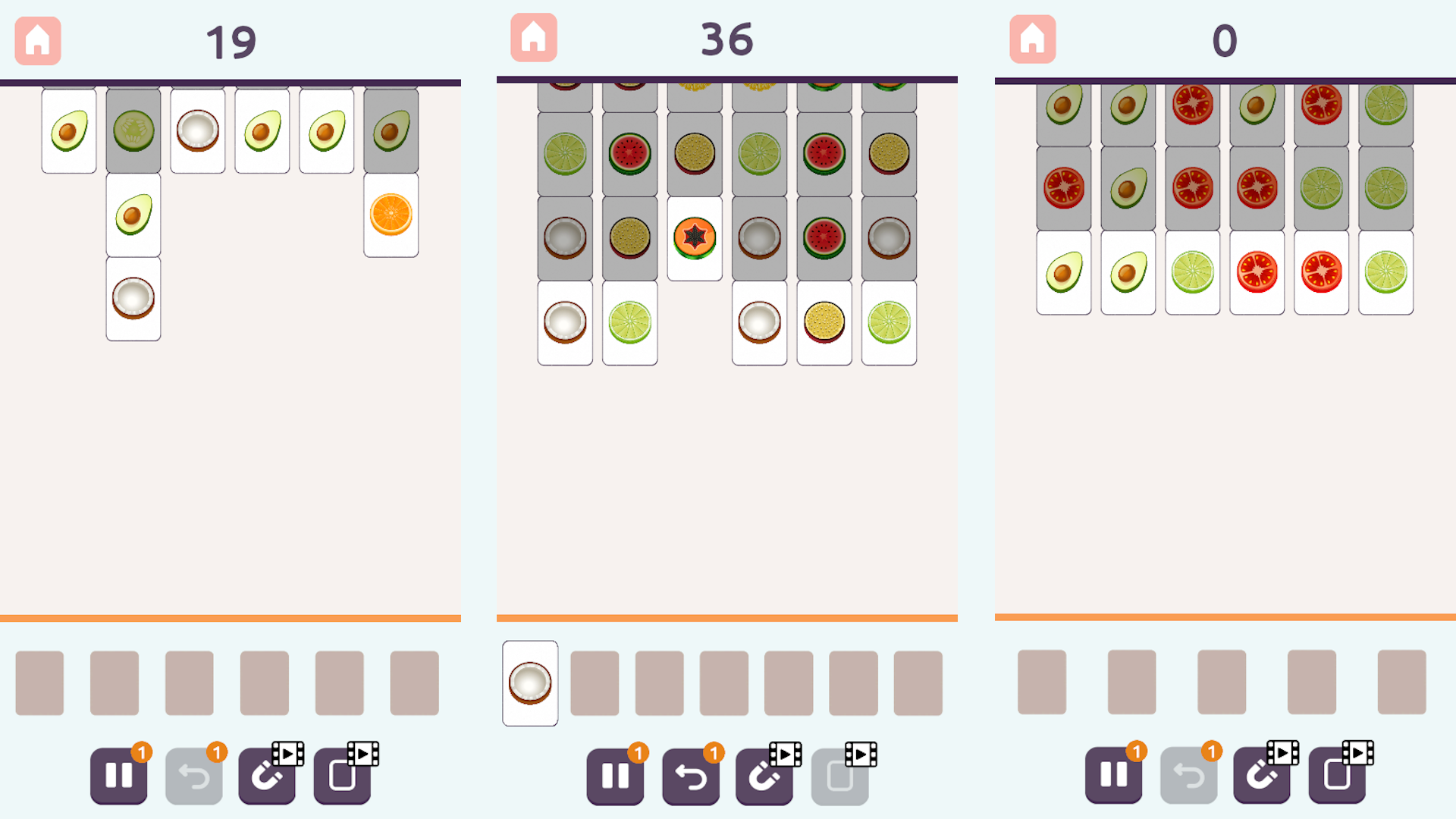Tap the coconut tile in the middle tray

tap(529, 682)
